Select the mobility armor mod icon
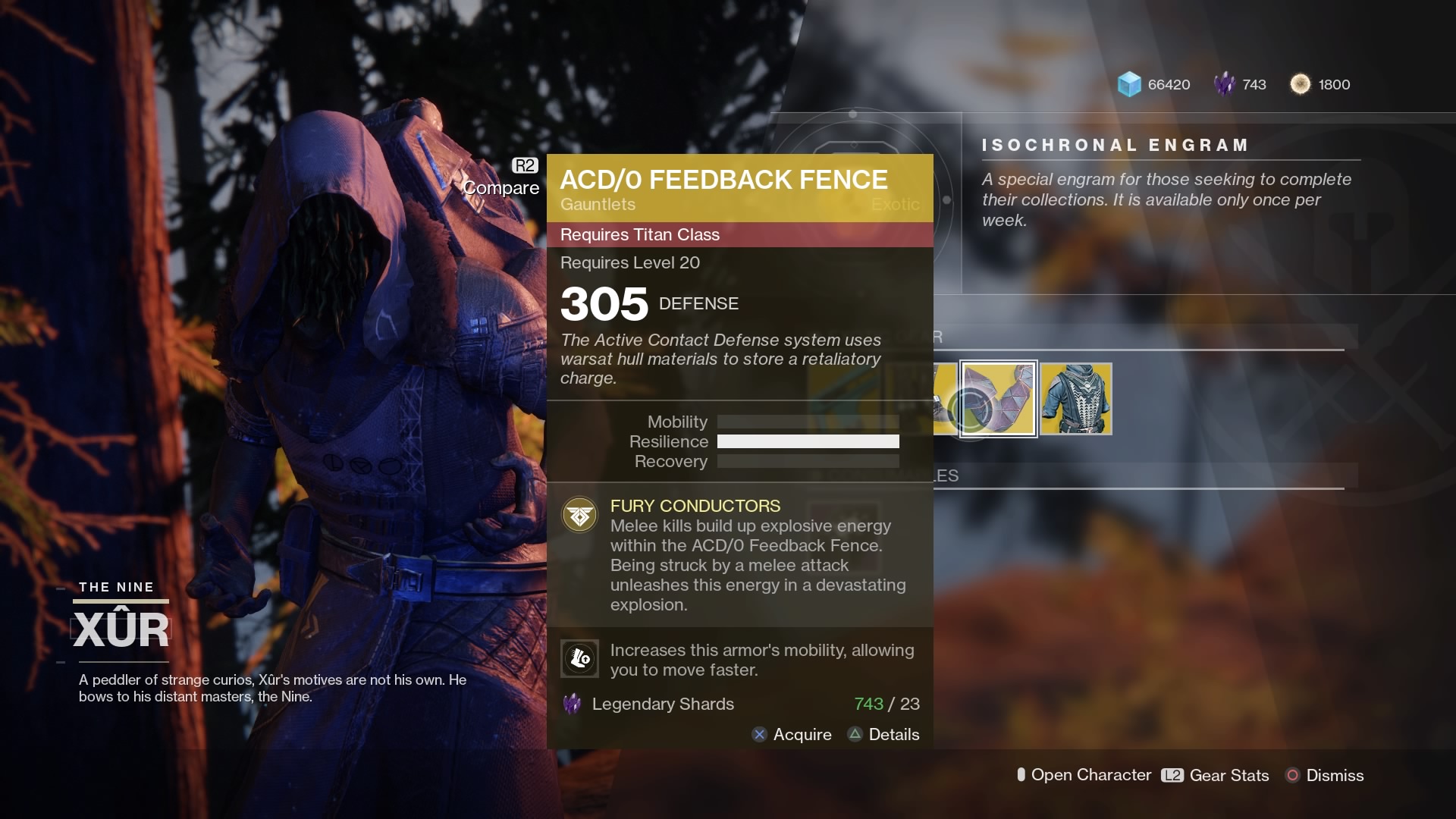The height and width of the screenshot is (819, 1456). point(579,658)
